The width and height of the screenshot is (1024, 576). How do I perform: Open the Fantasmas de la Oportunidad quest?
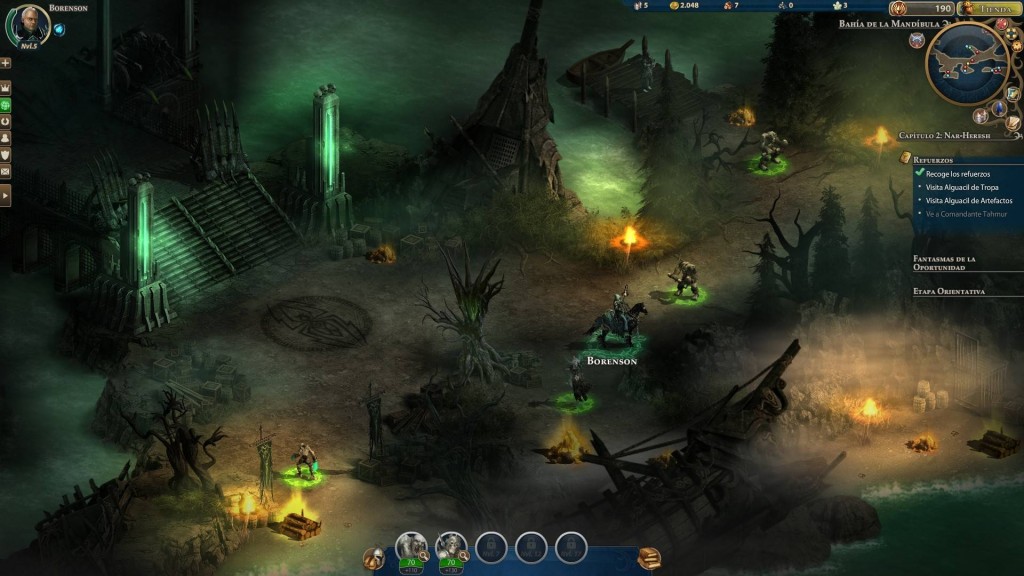[944, 263]
